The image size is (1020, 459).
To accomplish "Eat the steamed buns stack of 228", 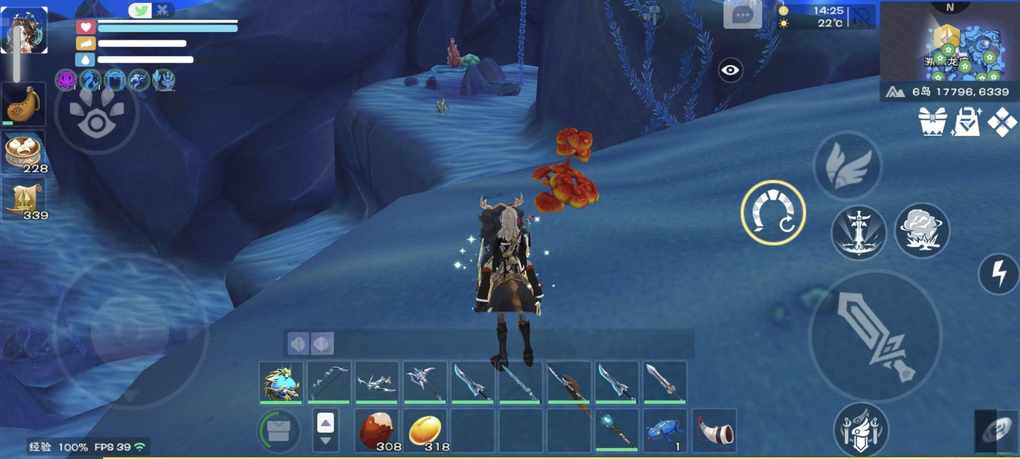I will (x=22, y=152).
